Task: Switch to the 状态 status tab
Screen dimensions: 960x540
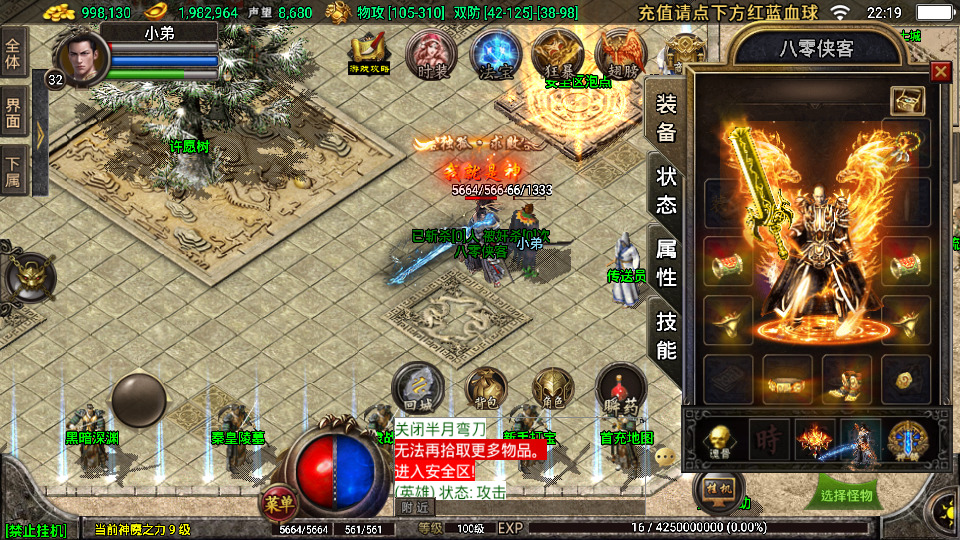Action: click(x=666, y=190)
